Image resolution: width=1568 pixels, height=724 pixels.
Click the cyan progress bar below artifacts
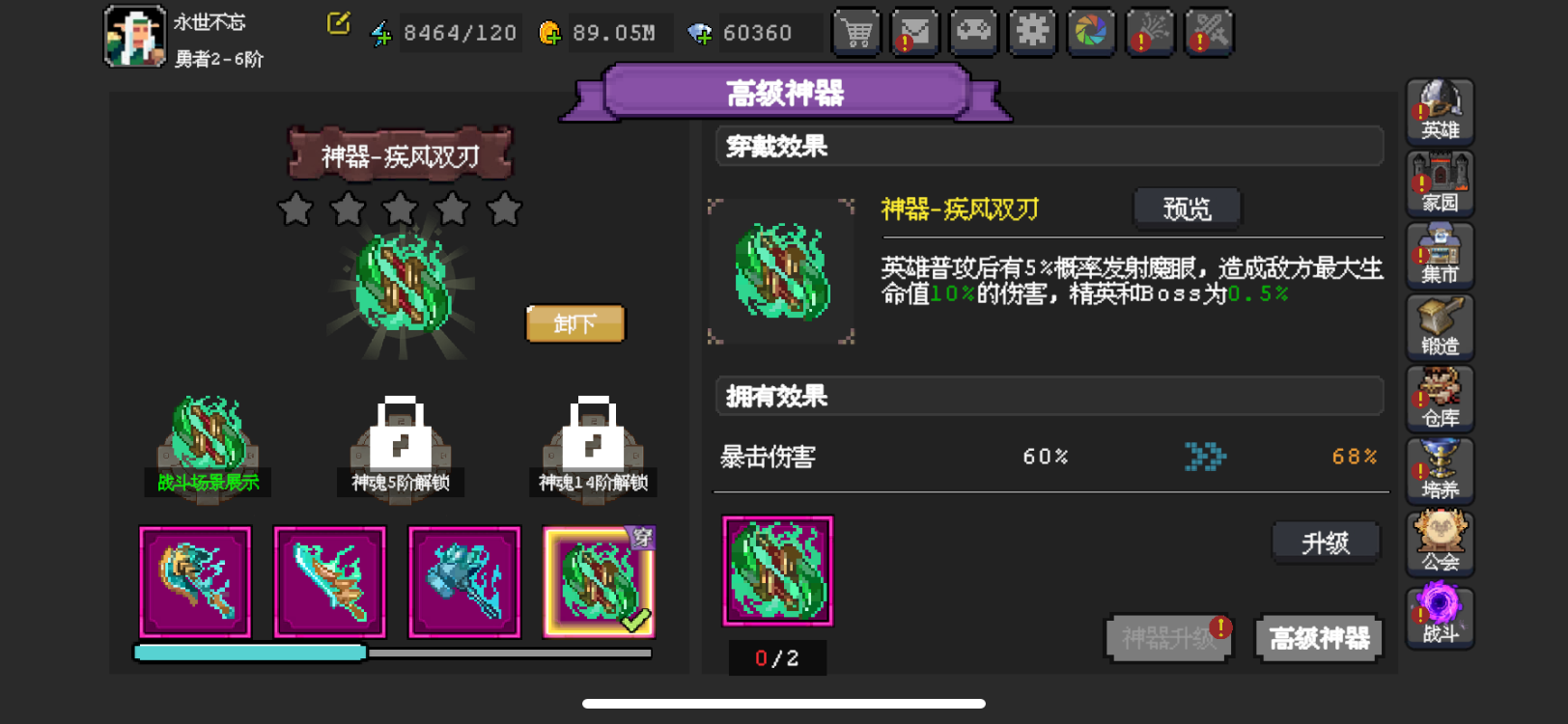[x=251, y=654]
